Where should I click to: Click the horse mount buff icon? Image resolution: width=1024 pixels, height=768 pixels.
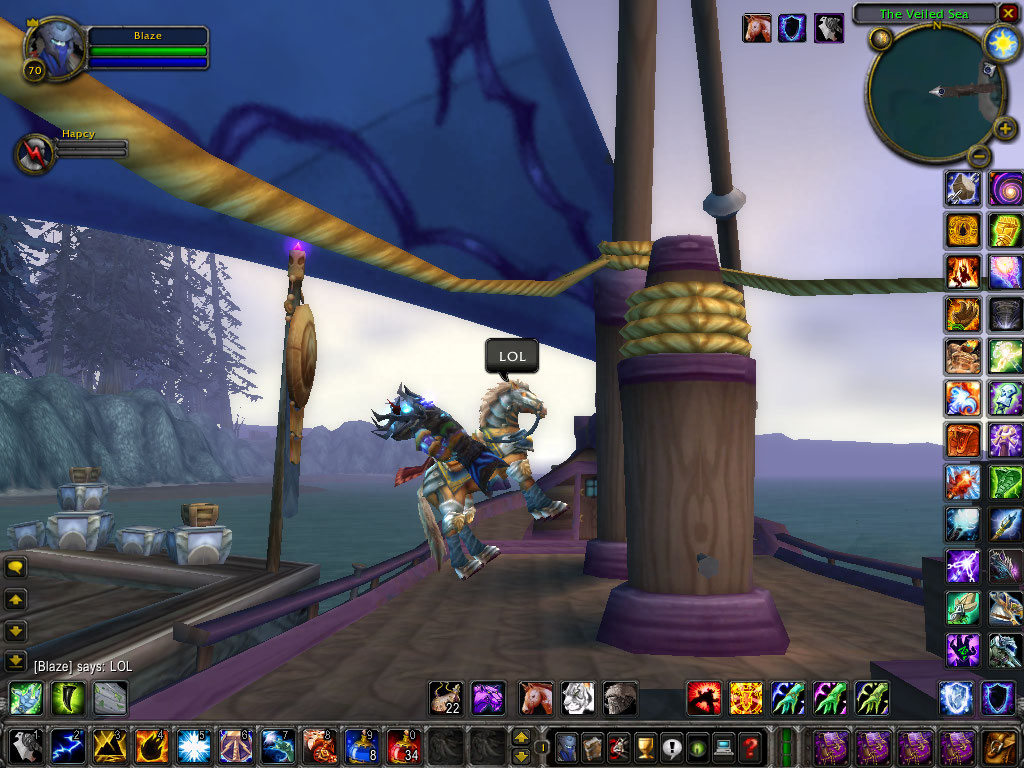tap(757, 28)
